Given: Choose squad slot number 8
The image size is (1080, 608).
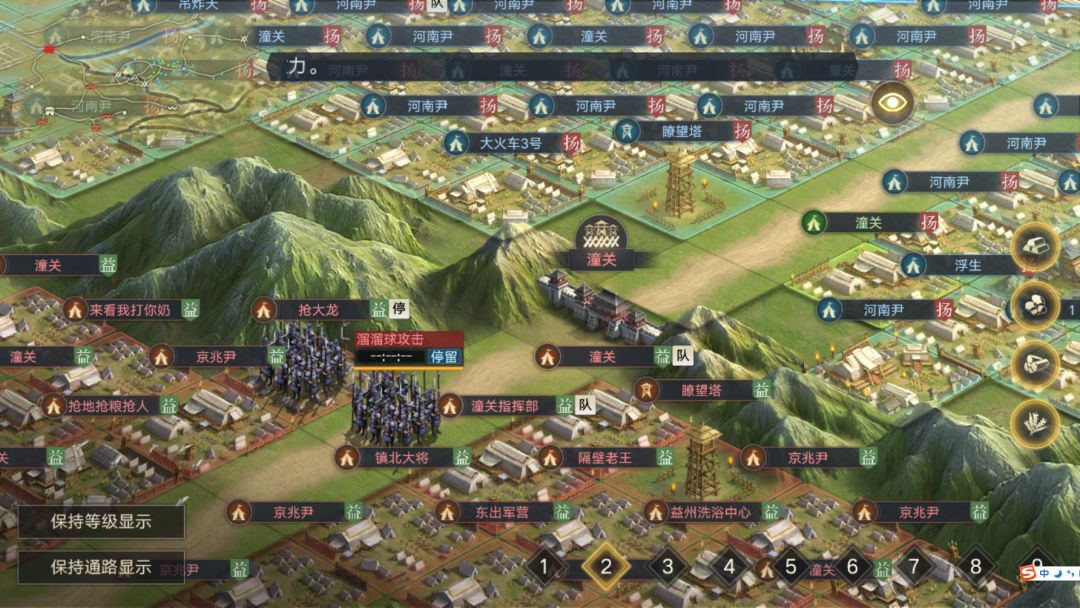Looking at the screenshot, I should pyautogui.click(x=975, y=568).
